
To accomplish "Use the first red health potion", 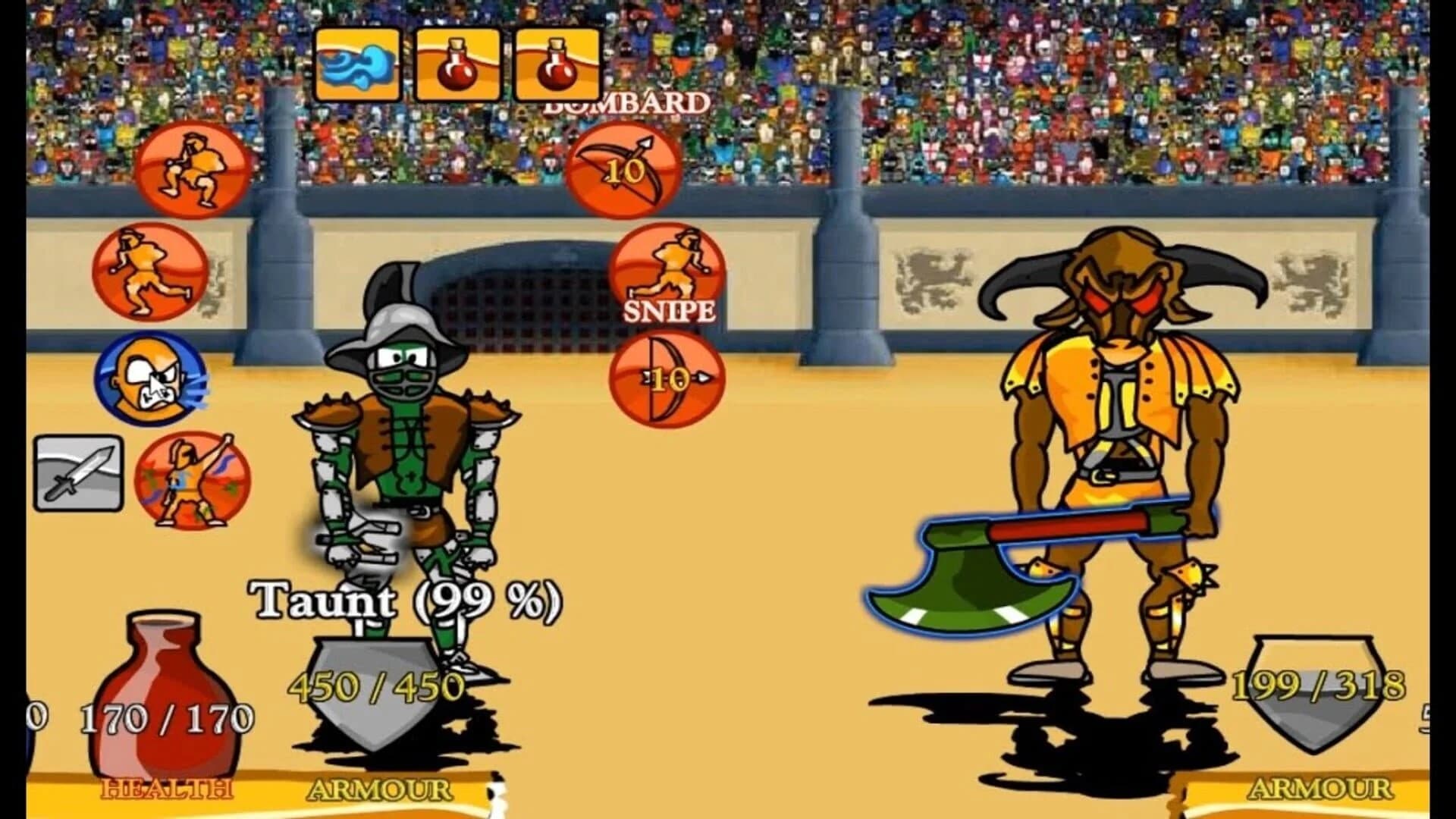I will click(x=457, y=64).
